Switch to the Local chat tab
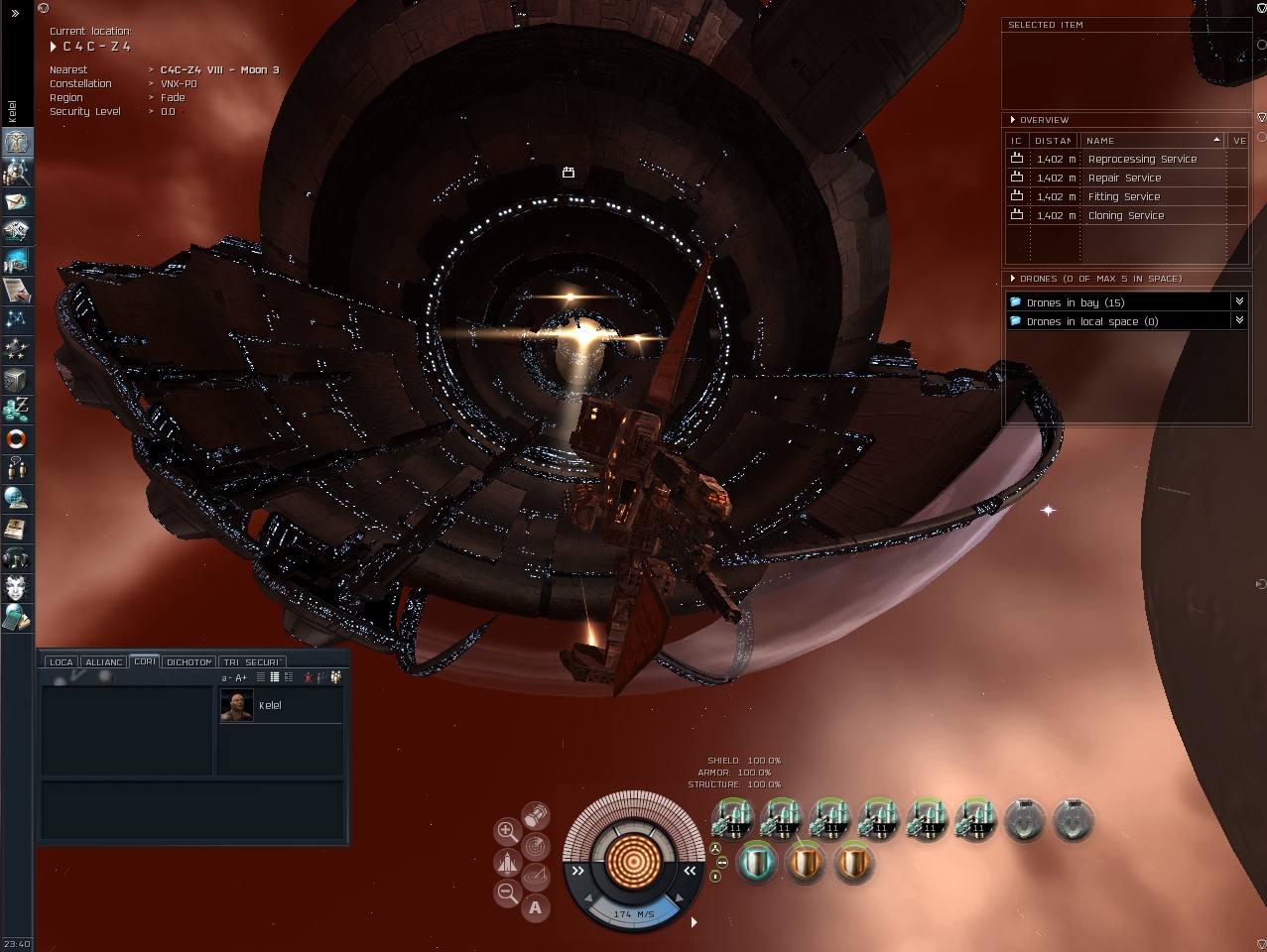This screenshot has height=952, width=1267. 62,661
